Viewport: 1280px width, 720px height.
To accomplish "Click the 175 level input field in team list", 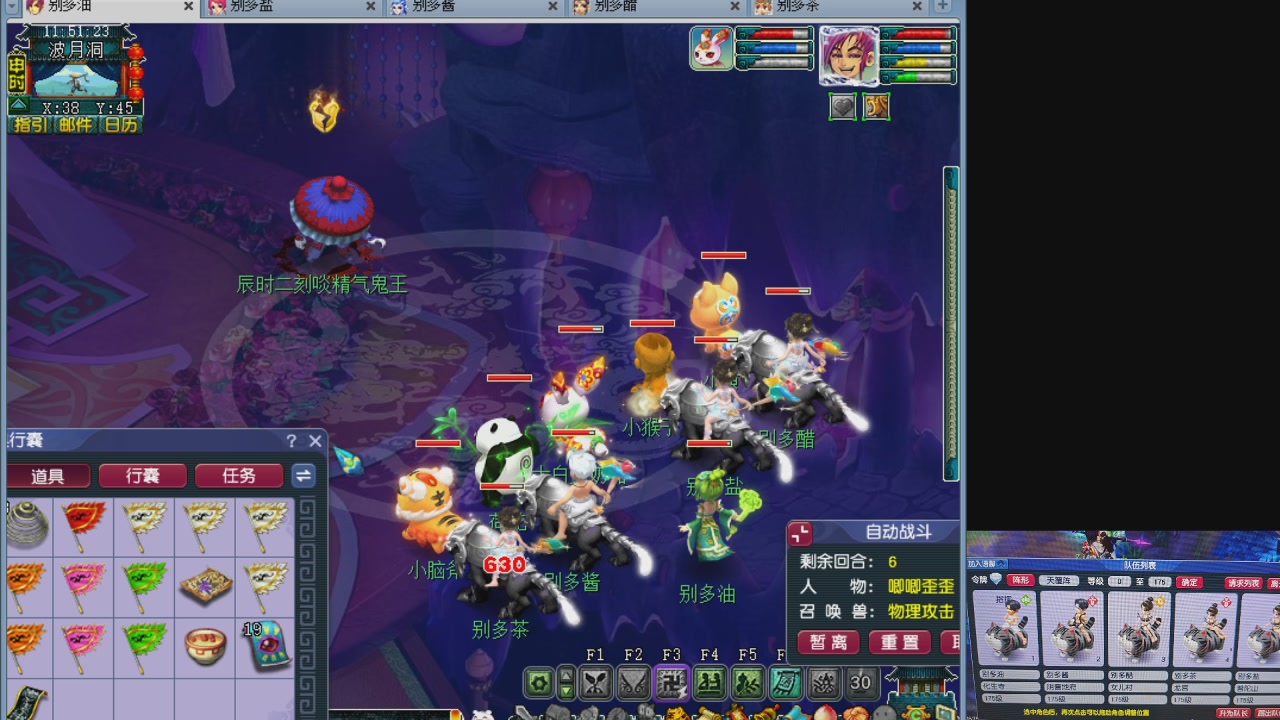I will [1158, 581].
